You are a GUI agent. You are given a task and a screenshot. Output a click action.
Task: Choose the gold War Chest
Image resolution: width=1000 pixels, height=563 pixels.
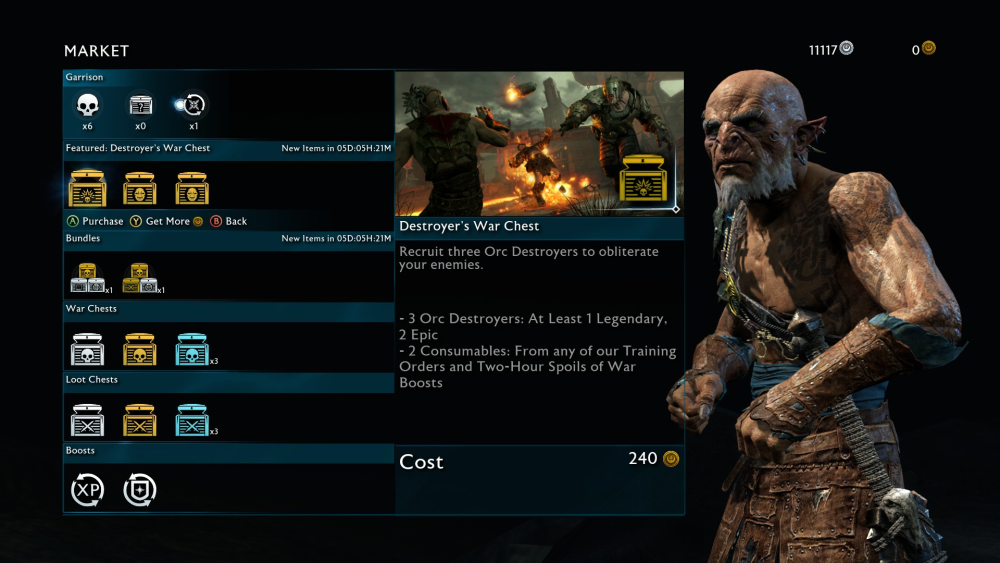[139, 350]
